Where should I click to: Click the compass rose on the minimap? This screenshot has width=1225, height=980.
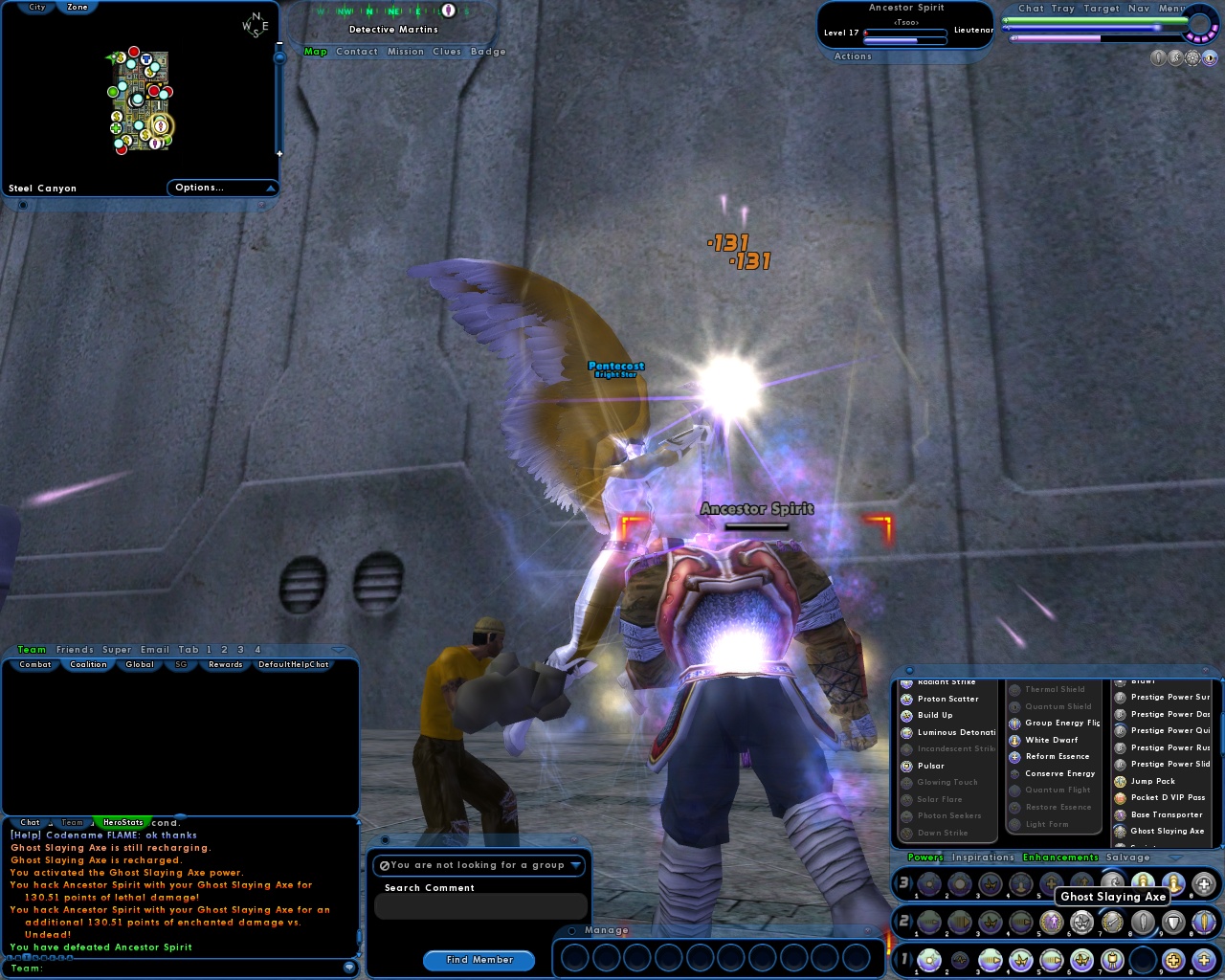click(x=254, y=24)
